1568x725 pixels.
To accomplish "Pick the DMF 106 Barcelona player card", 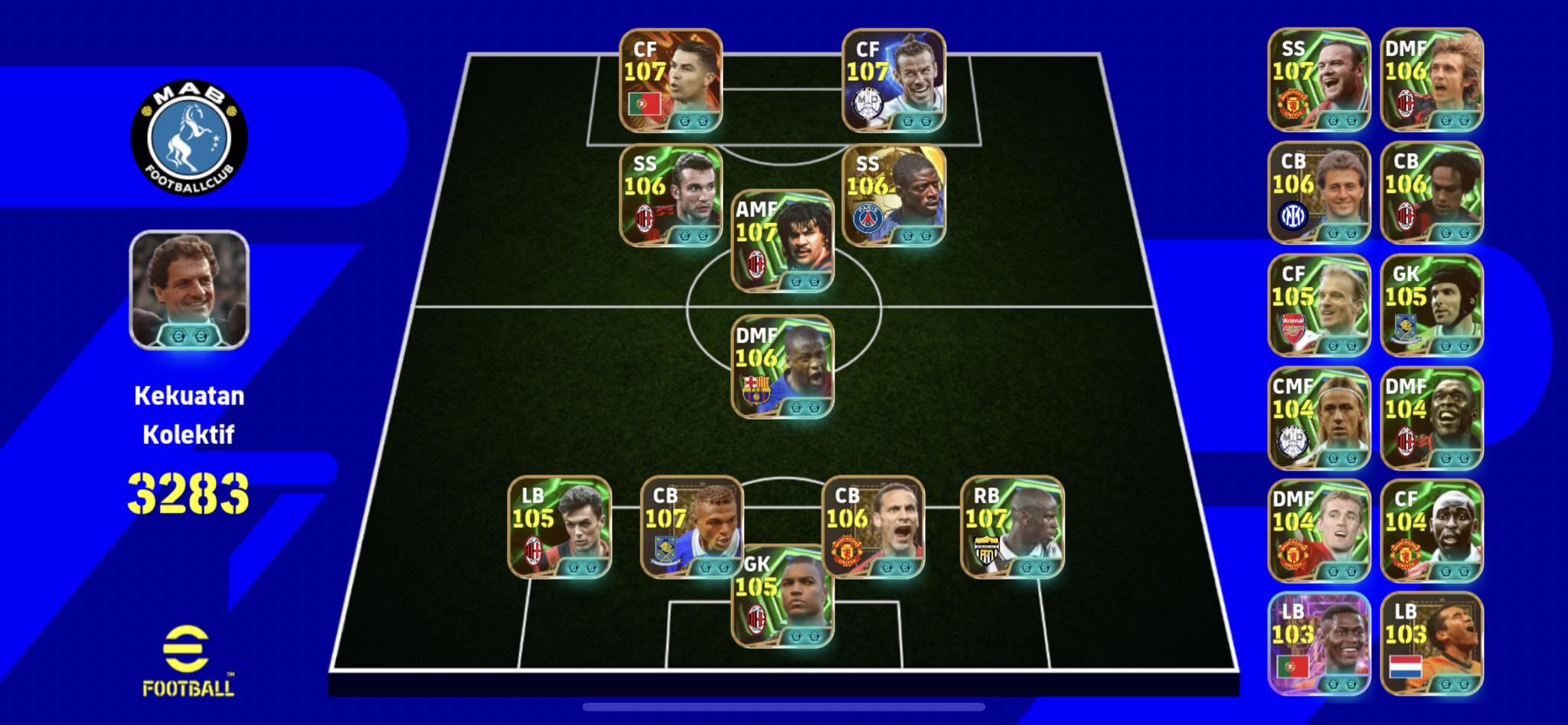I will click(782, 367).
